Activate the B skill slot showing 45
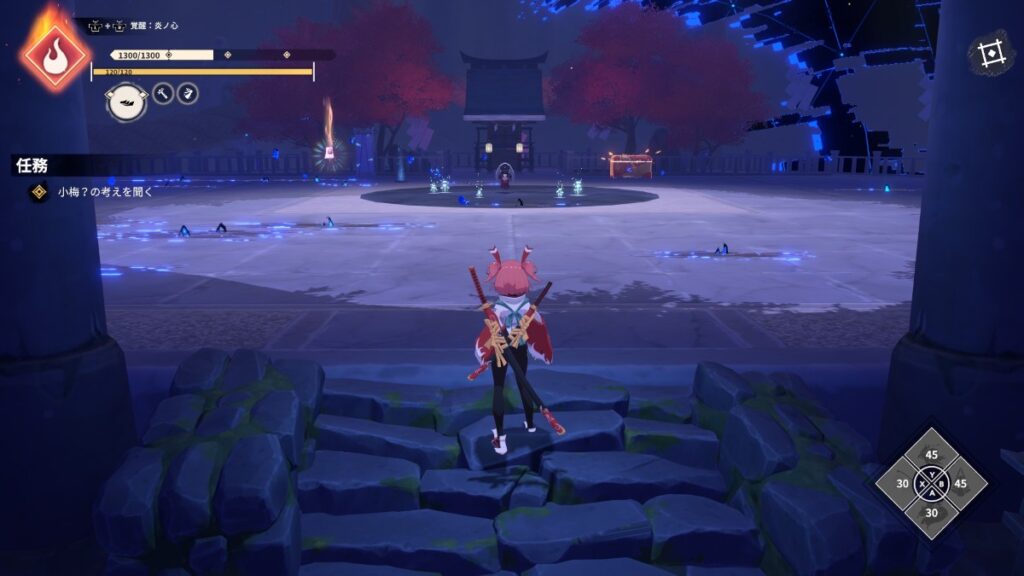The width and height of the screenshot is (1024, 576). pos(962,484)
